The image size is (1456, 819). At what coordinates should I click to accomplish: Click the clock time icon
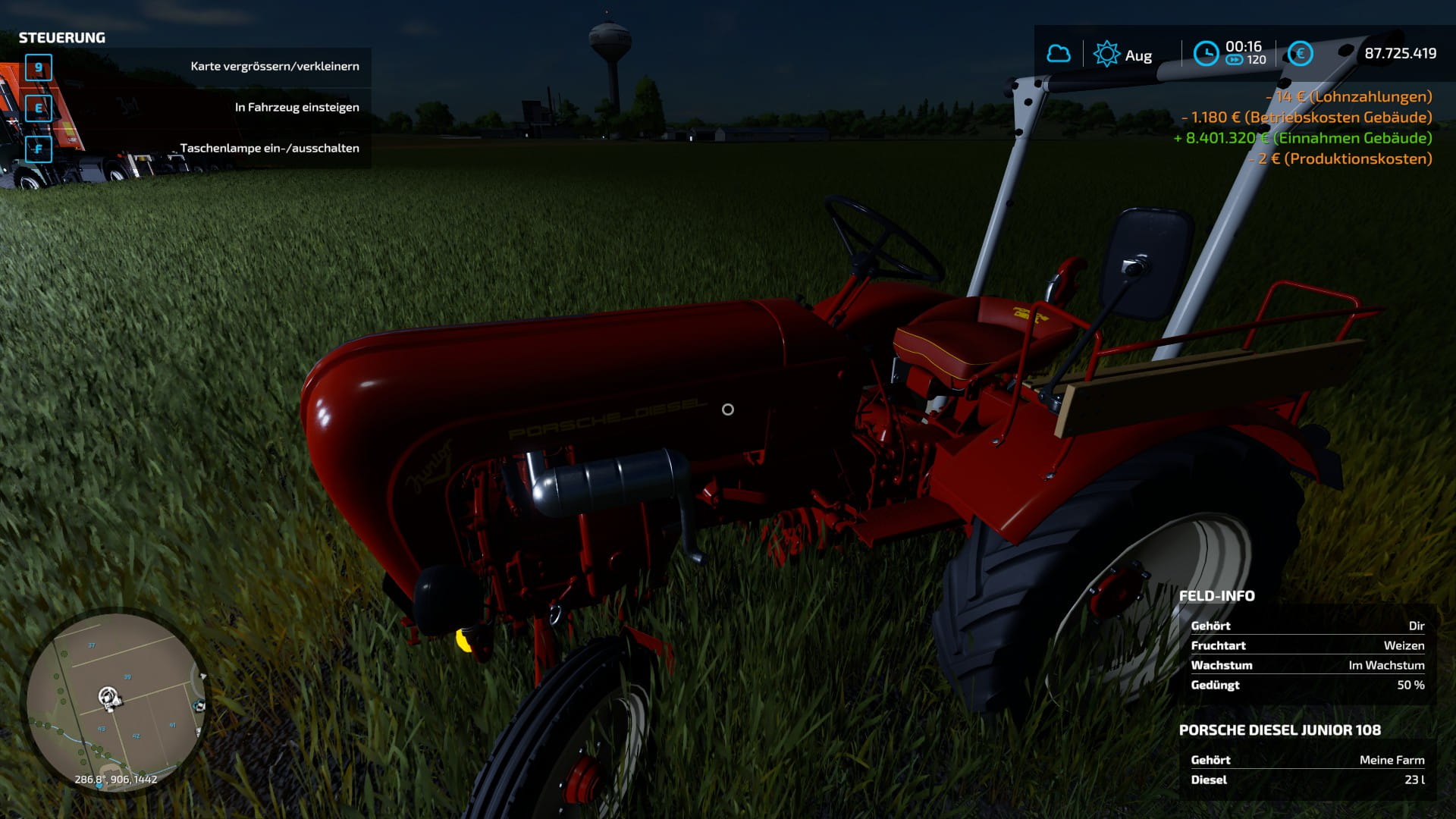coord(1206,54)
